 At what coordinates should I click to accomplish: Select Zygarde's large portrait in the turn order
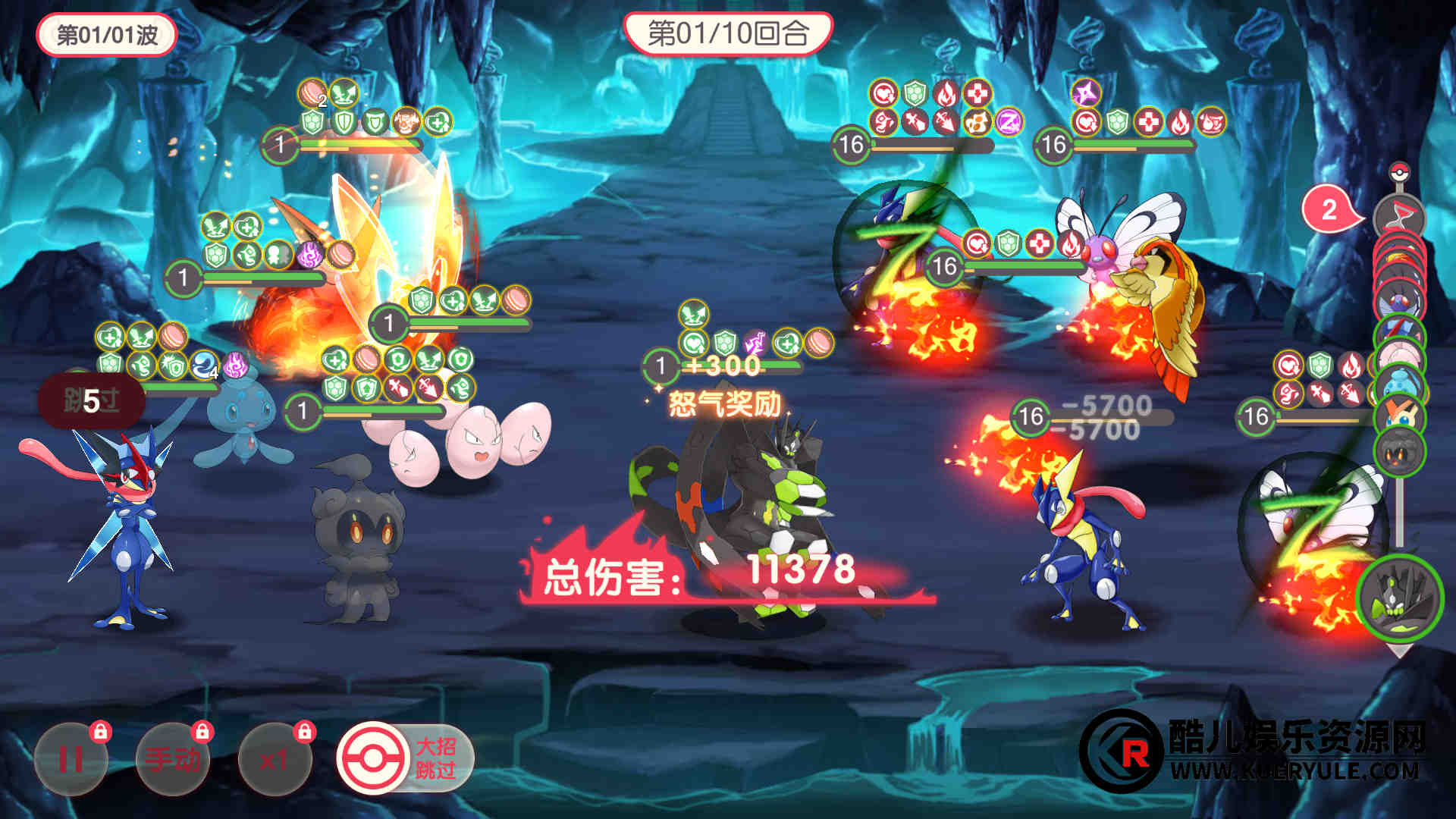tap(1399, 596)
